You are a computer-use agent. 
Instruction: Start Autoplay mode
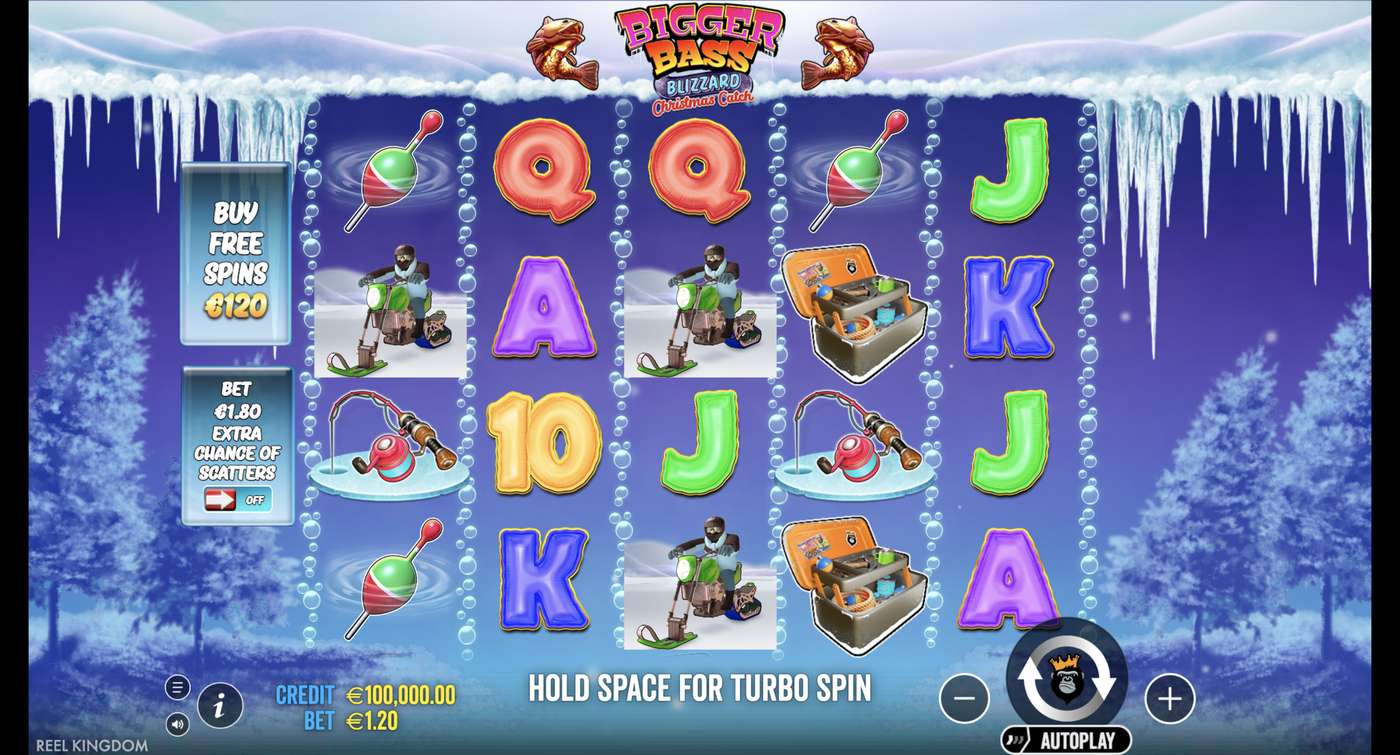(x=1066, y=737)
